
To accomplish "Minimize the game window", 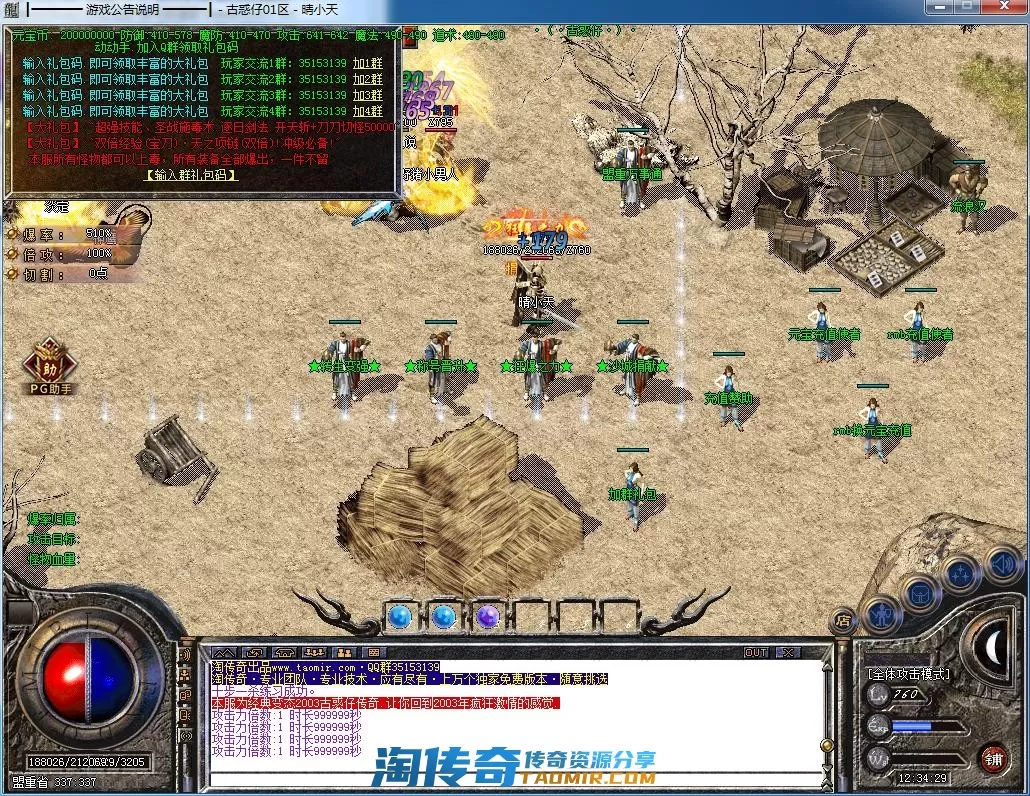I will tap(937, 8).
